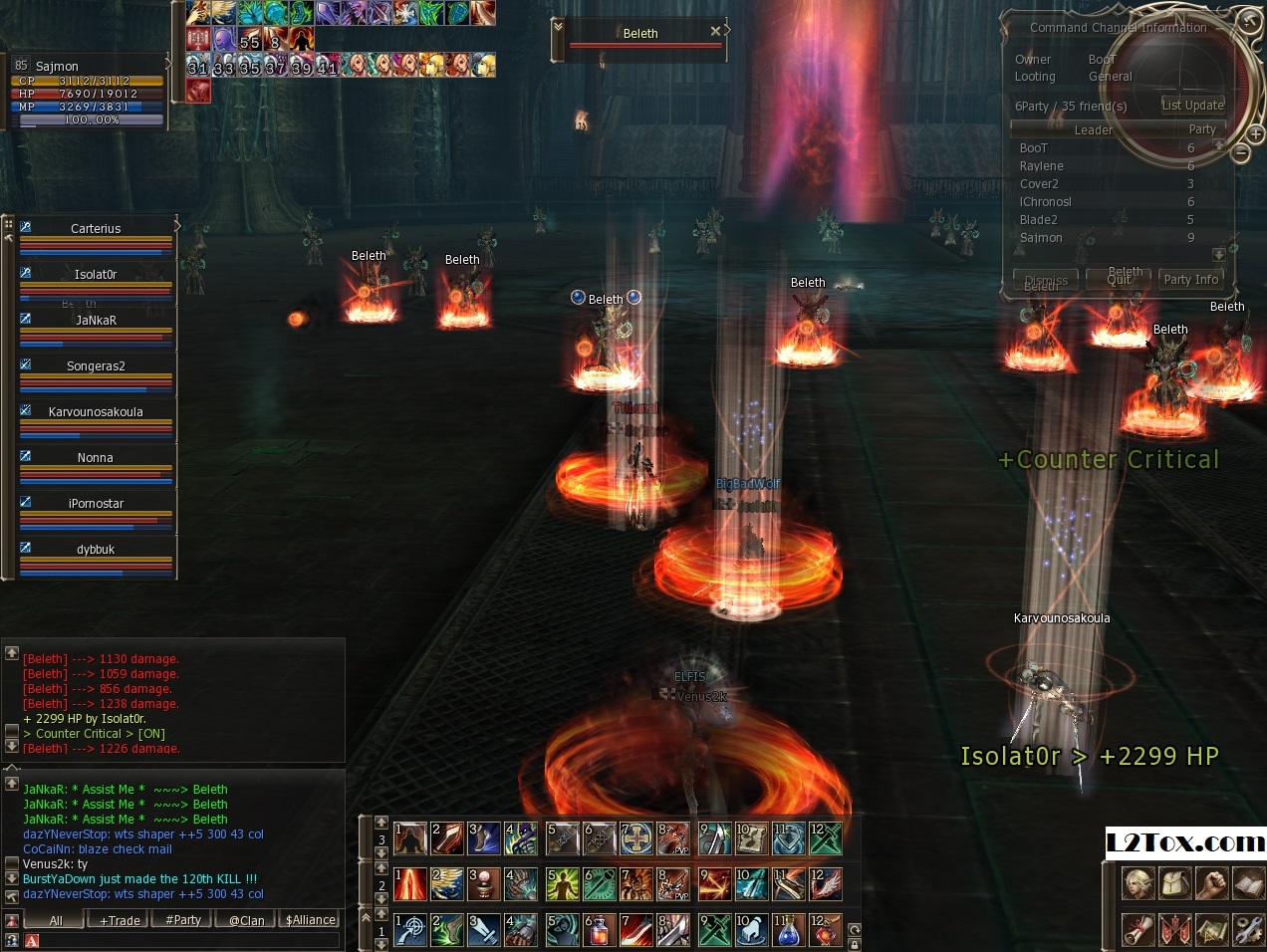Image resolution: width=1267 pixels, height=952 pixels.
Task: Open Party Info in command channel
Action: 1190,280
